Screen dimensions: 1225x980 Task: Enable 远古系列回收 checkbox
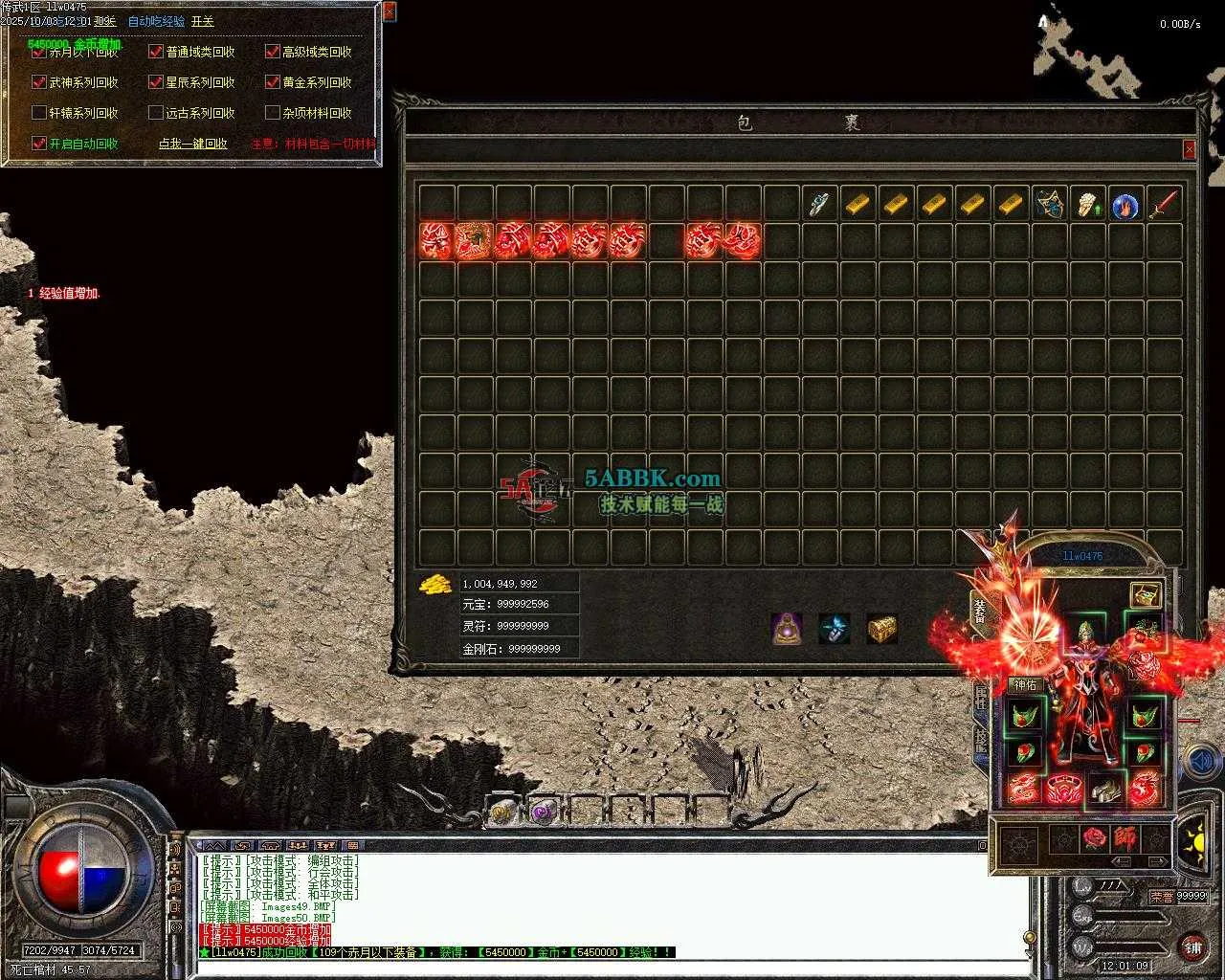pyautogui.click(x=156, y=113)
